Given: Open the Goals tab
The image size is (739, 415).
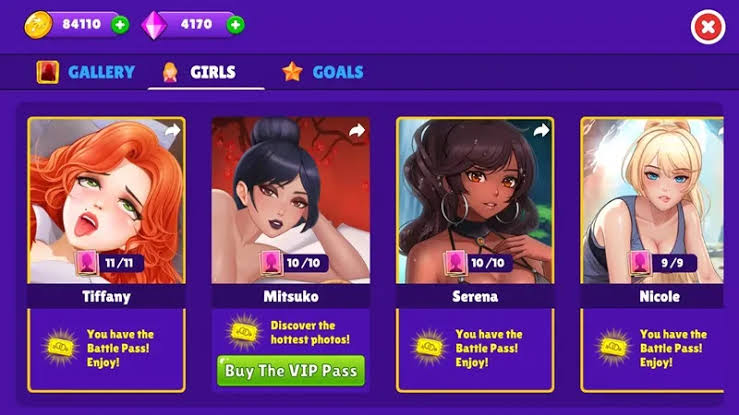Looking at the screenshot, I should pyautogui.click(x=323, y=72).
